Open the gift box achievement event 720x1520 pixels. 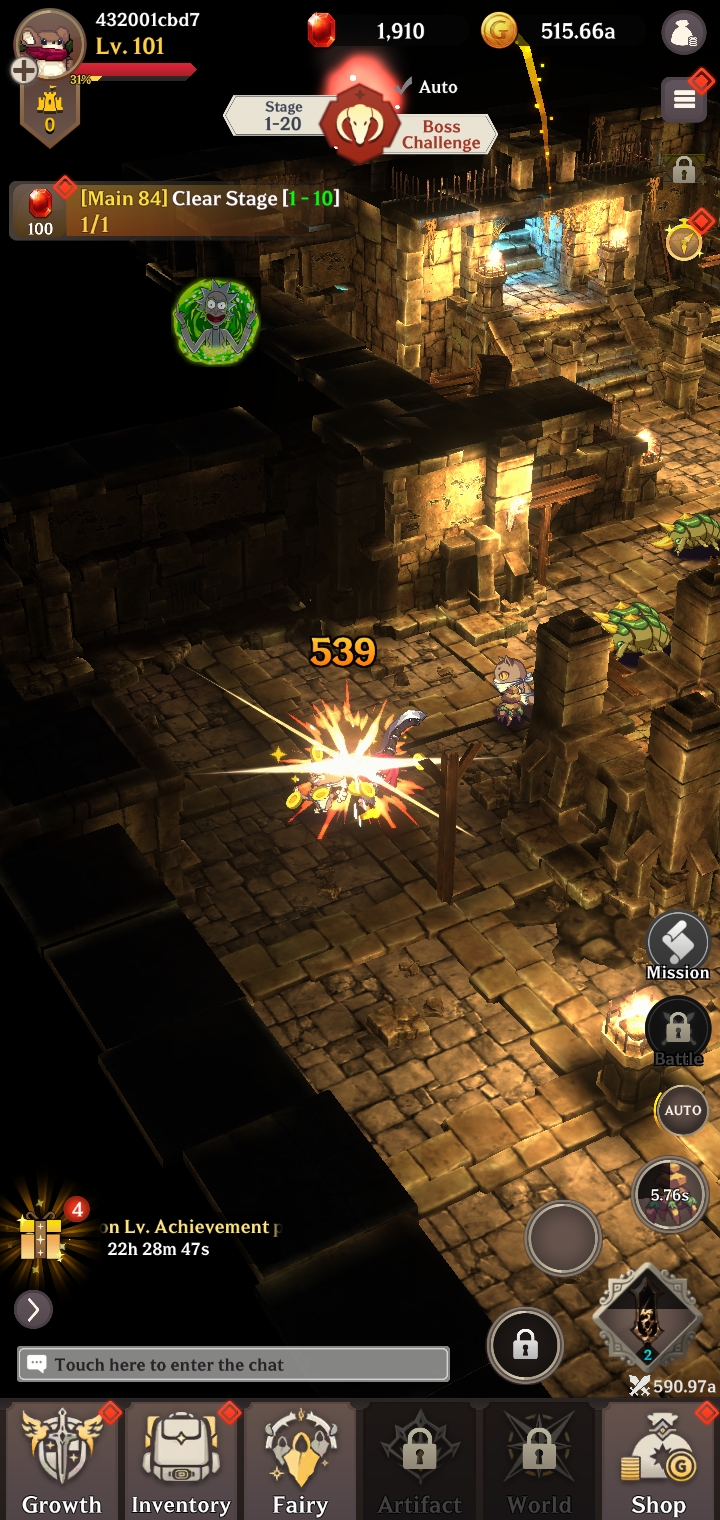[42, 1237]
